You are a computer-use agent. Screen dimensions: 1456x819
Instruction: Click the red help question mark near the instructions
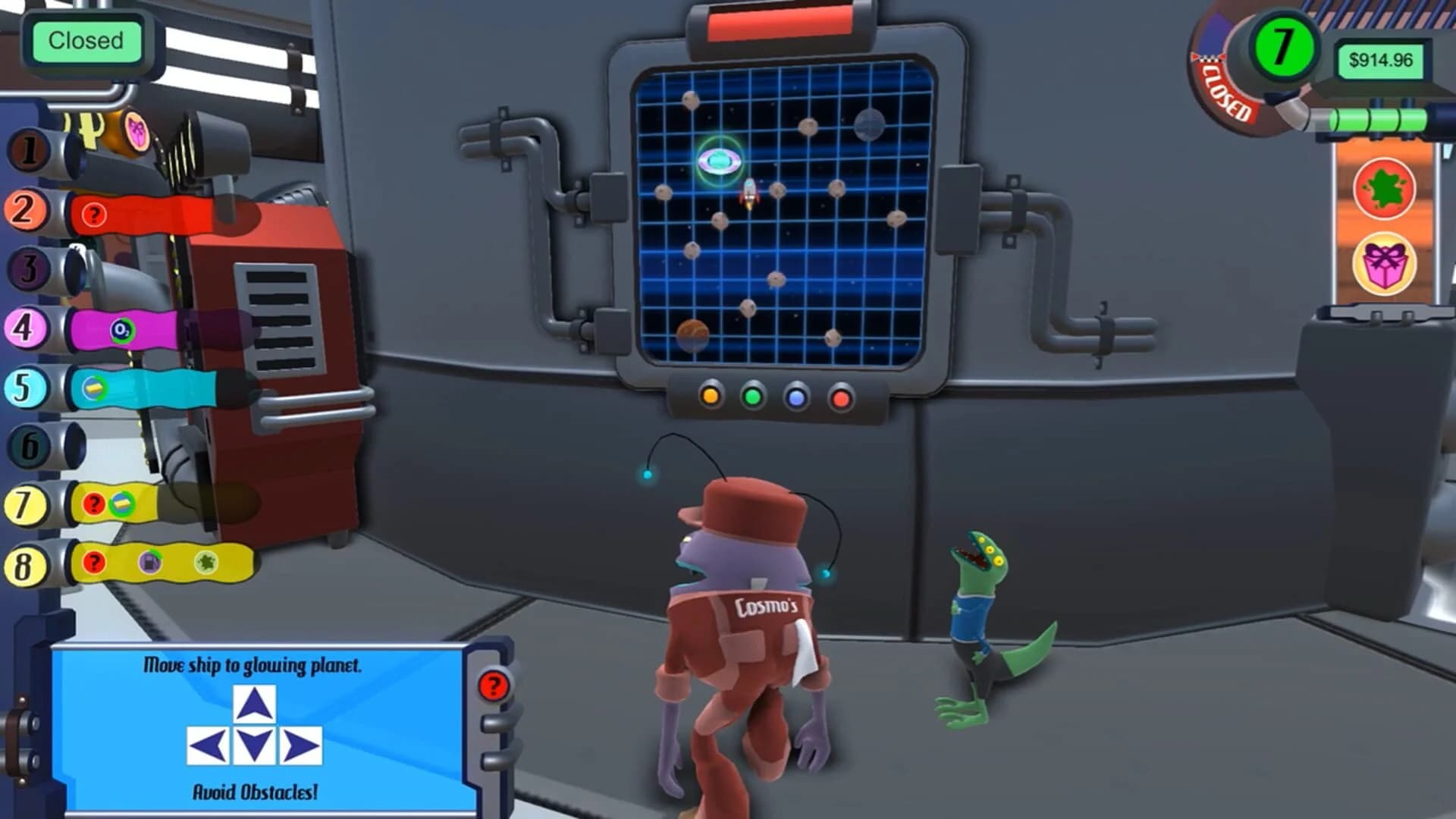click(x=494, y=683)
